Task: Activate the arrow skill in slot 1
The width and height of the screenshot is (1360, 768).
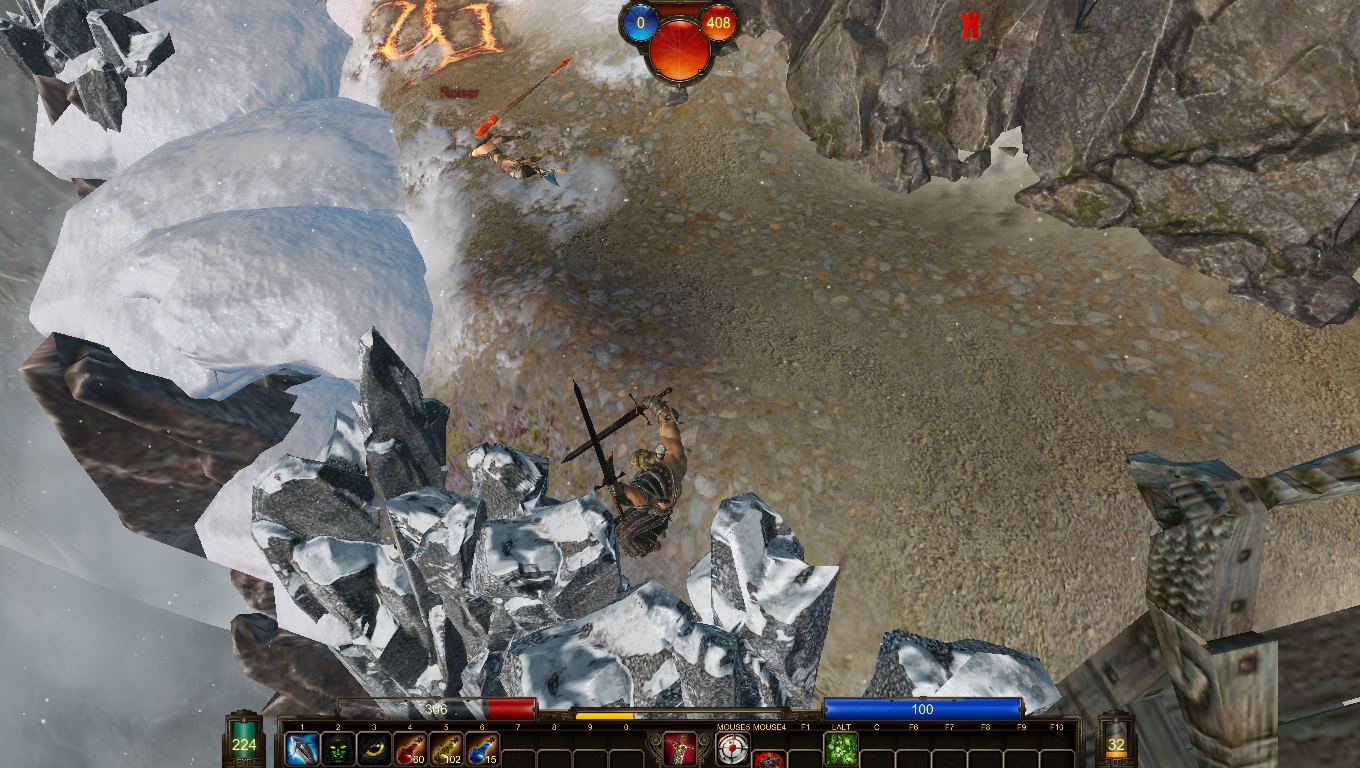Action: click(x=302, y=748)
